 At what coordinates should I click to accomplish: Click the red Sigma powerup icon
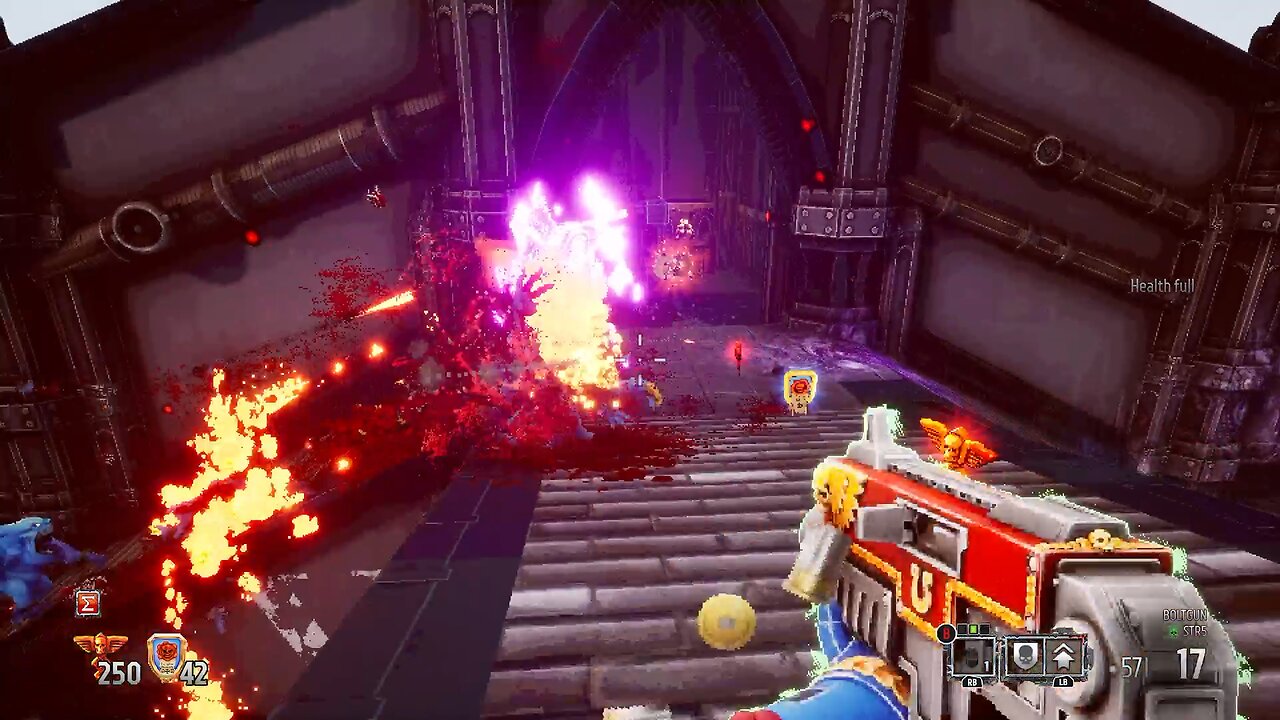coord(87,603)
